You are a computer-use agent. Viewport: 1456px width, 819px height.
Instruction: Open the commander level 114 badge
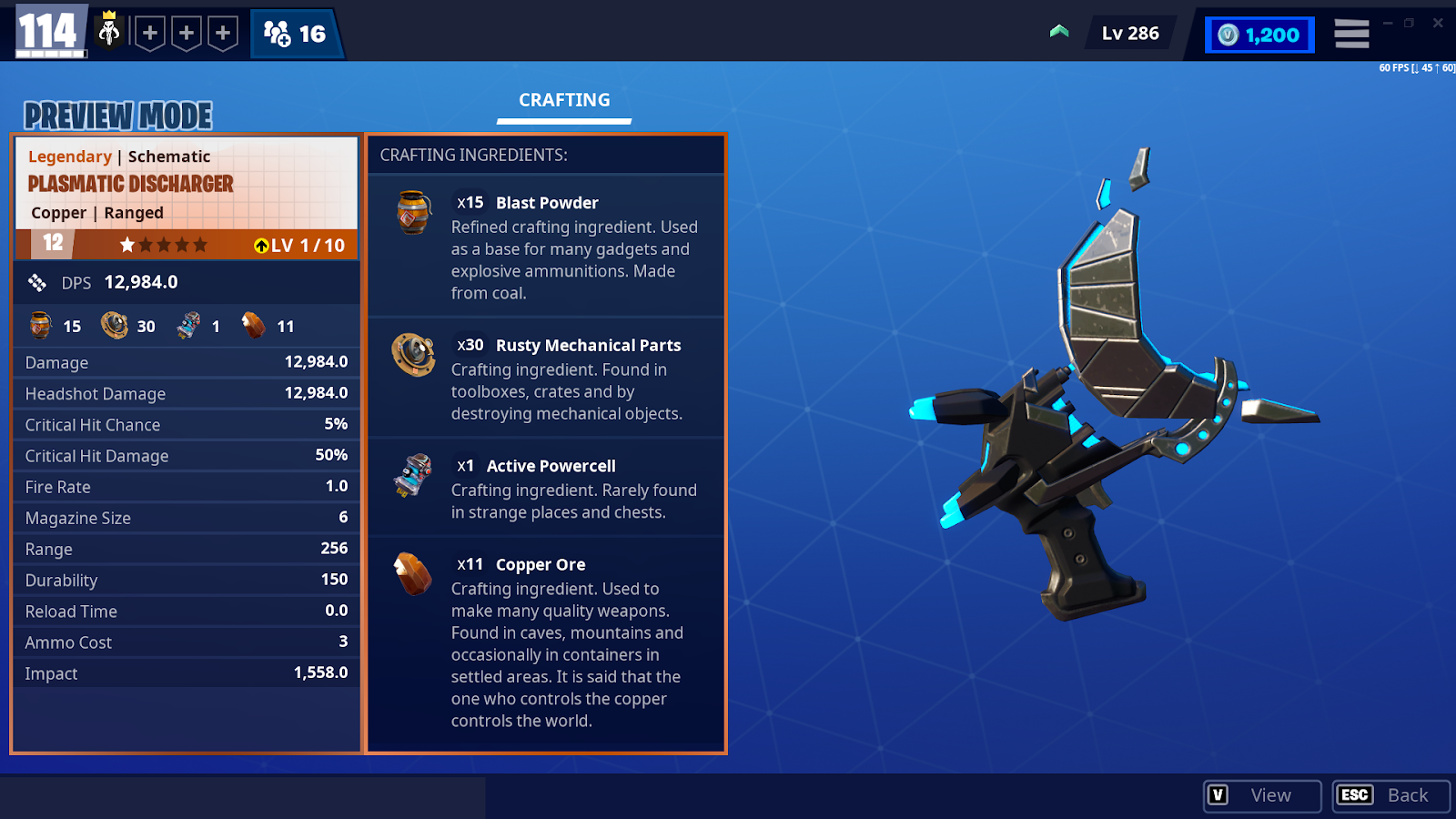click(x=50, y=32)
